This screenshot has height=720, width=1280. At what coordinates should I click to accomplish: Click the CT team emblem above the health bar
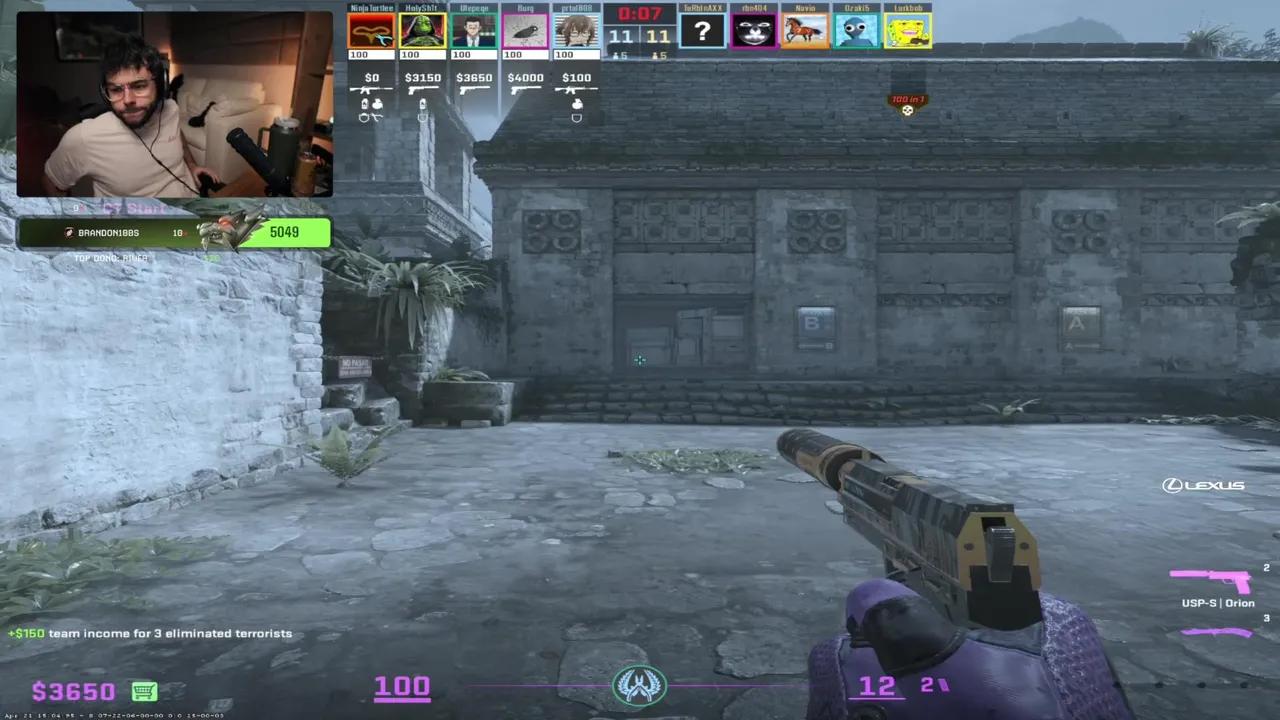tap(640, 684)
